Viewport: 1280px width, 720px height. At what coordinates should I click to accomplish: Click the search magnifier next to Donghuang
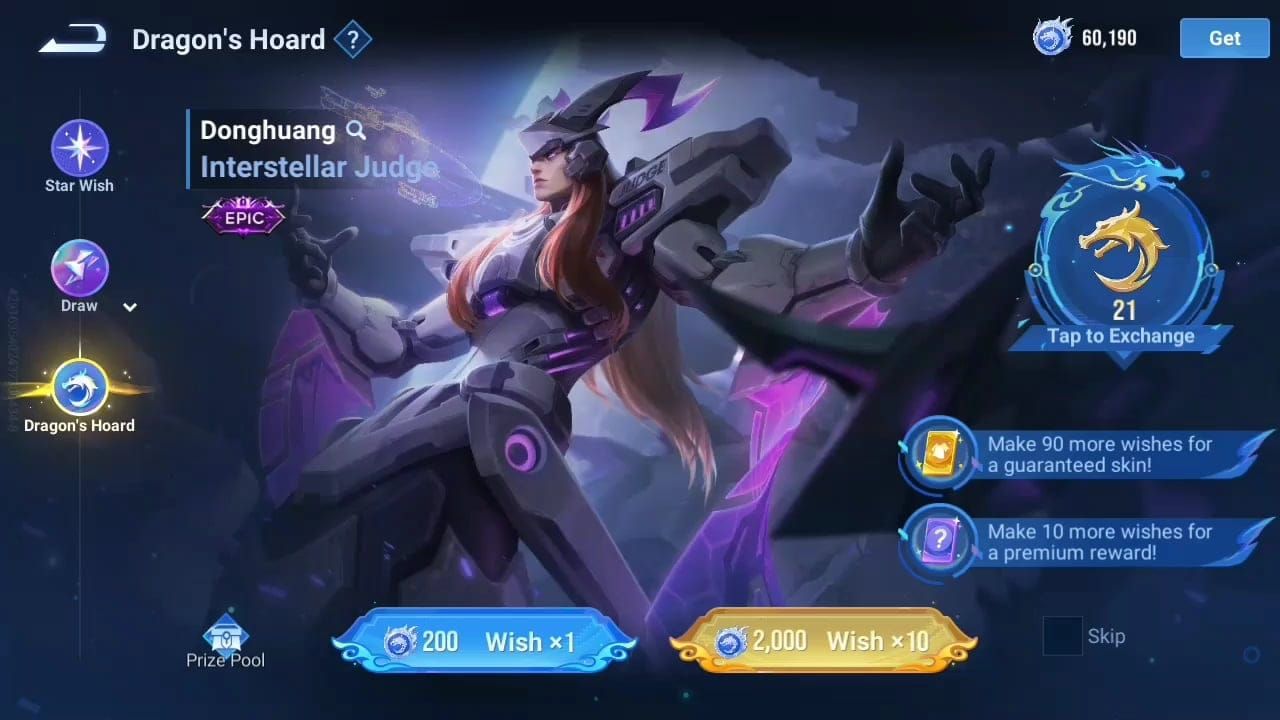pyautogui.click(x=356, y=130)
